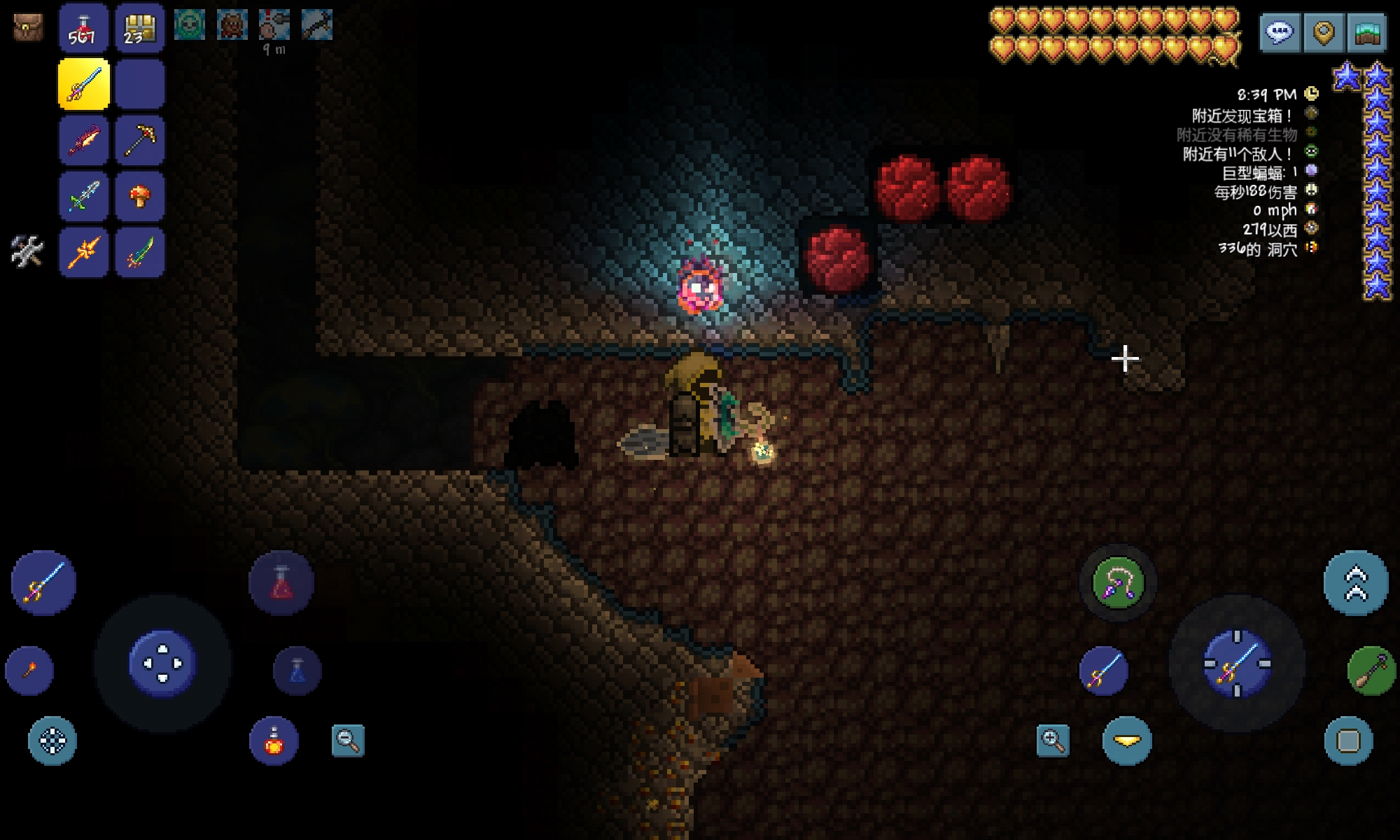Zoom out with the minus magnifier
This screenshot has height=840, width=1400.
pos(348,741)
